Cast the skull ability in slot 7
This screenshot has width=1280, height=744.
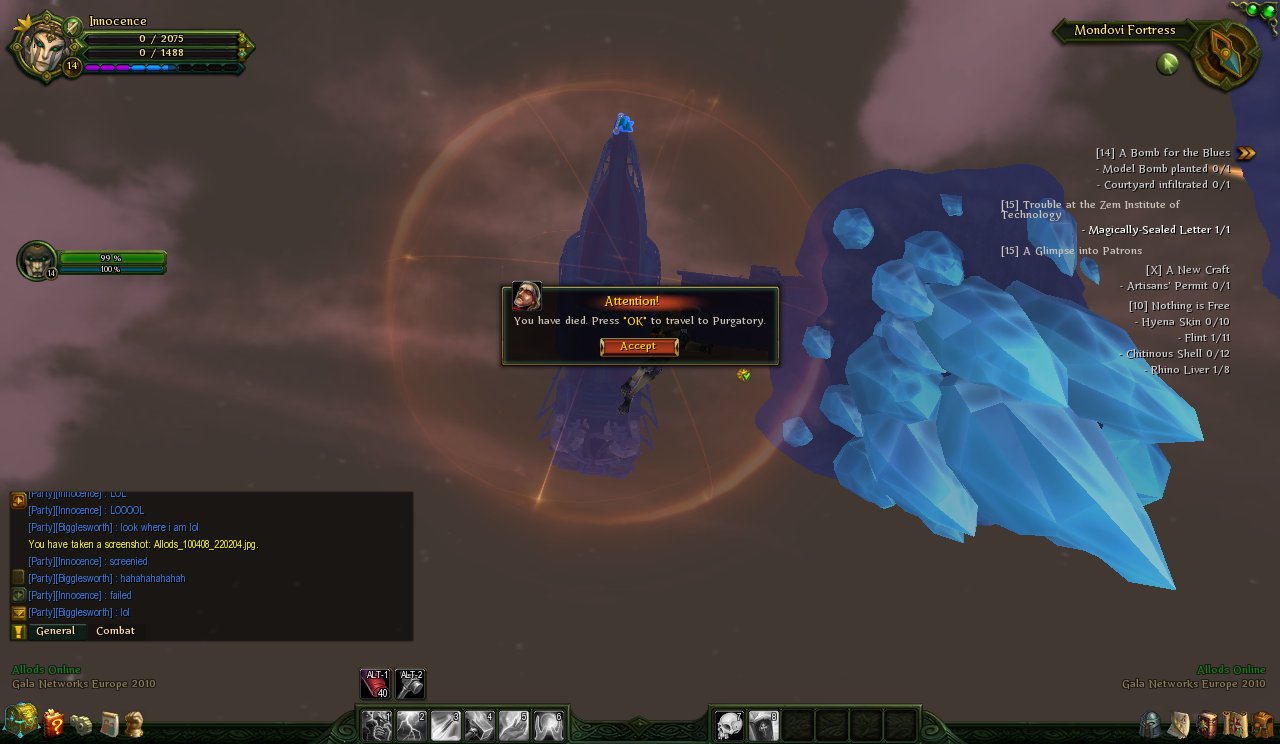(729, 725)
